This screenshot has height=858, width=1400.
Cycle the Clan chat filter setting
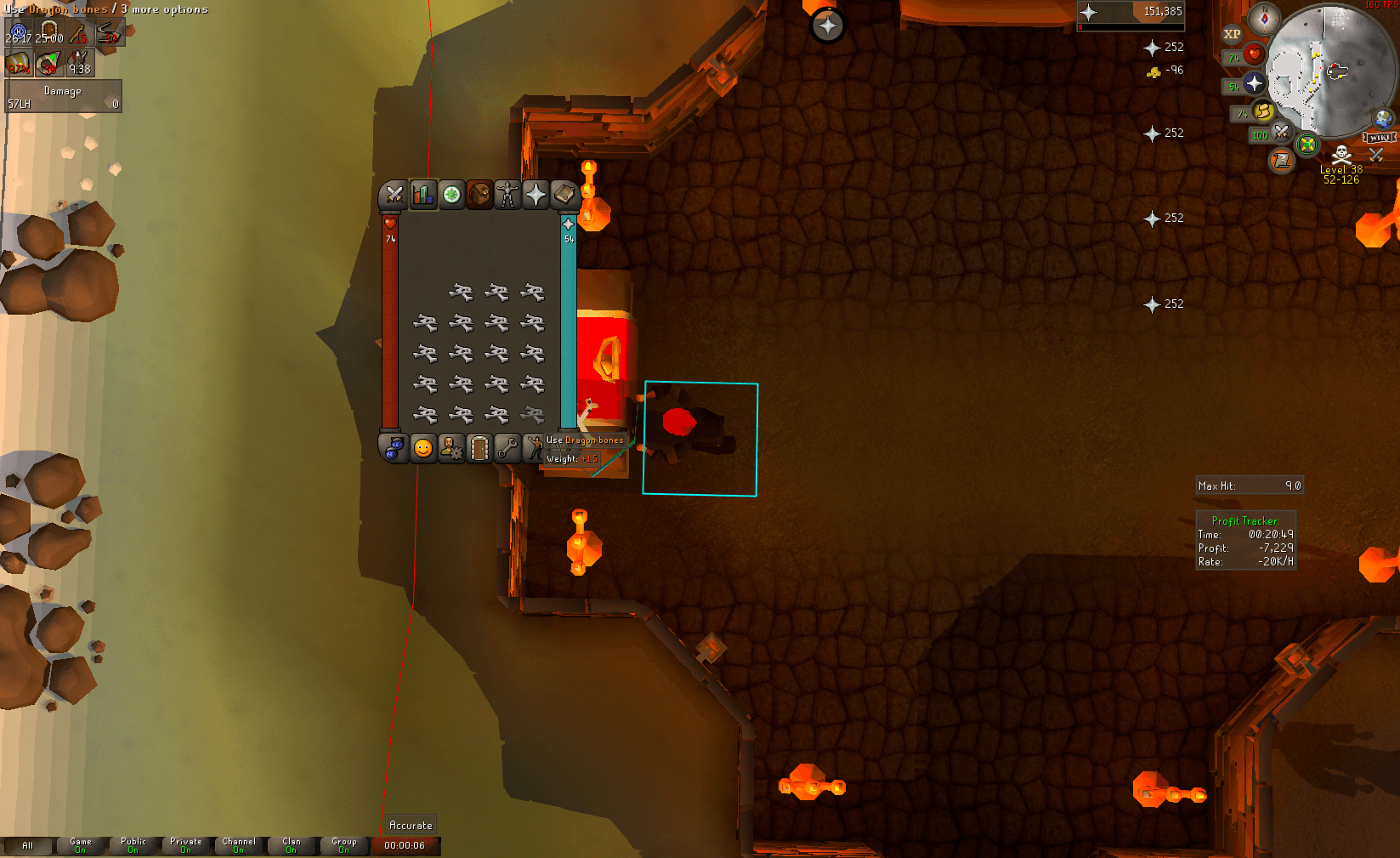click(292, 846)
